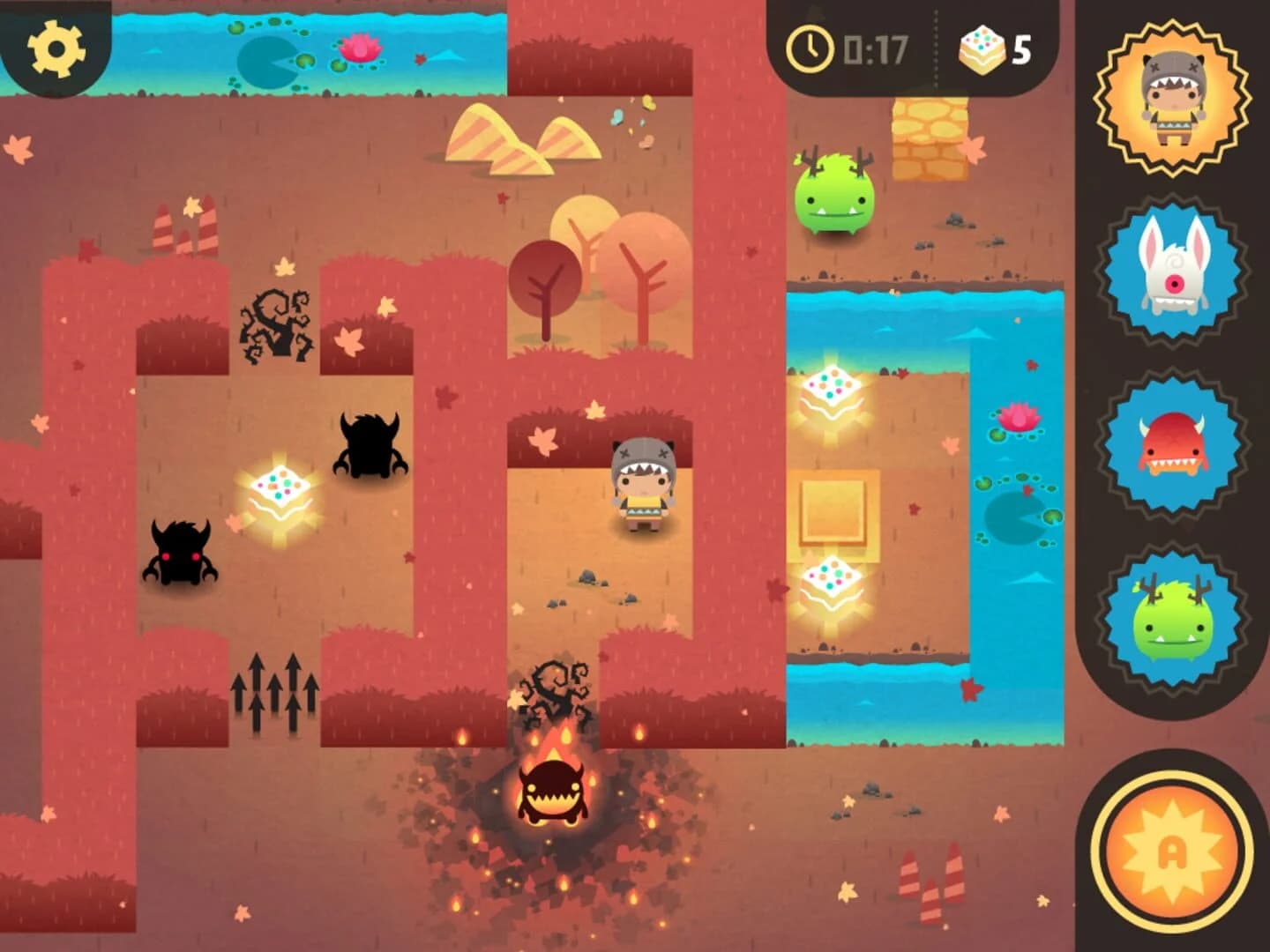Expand the timer display panel
This screenshot has height=952, width=1270.
tap(847, 50)
